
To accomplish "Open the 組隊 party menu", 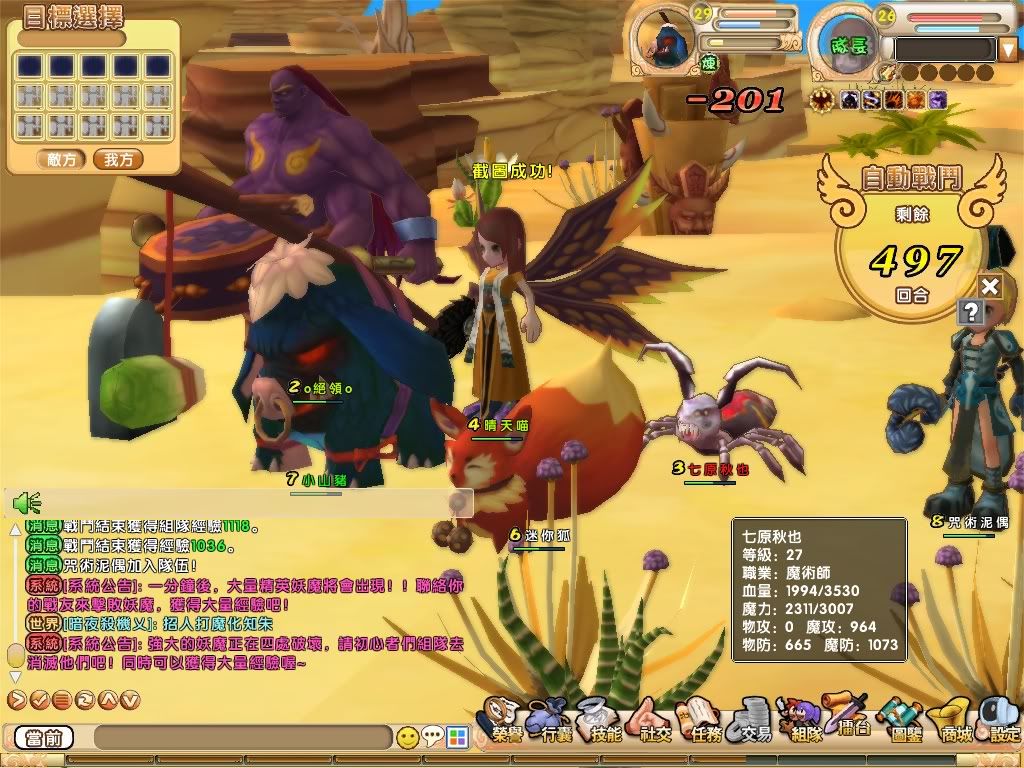I will point(803,722).
